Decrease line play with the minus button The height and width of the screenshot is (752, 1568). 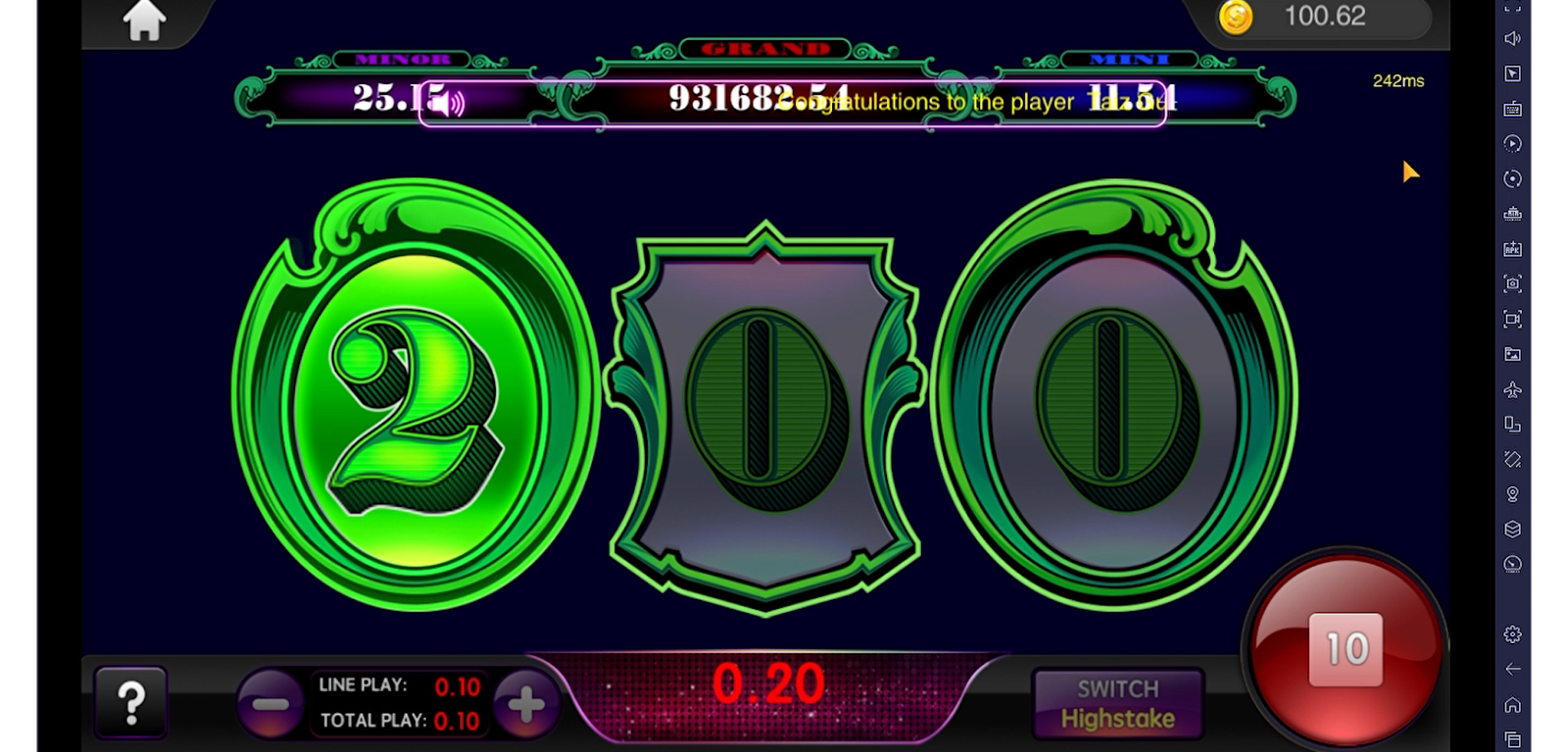(x=269, y=704)
